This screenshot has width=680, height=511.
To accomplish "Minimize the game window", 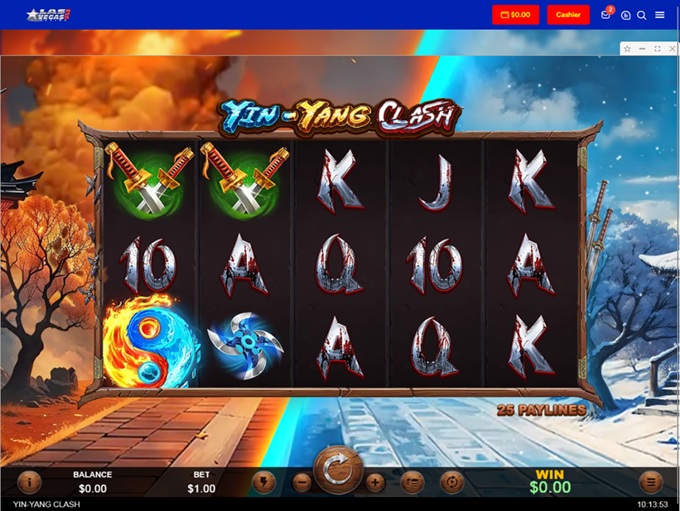I will point(642,48).
